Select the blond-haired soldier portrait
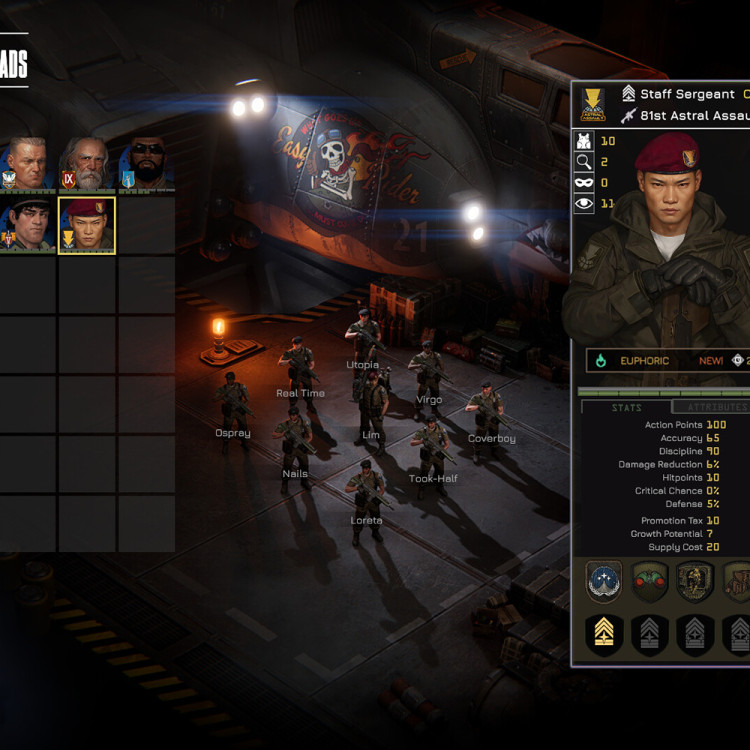 tap(27, 163)
